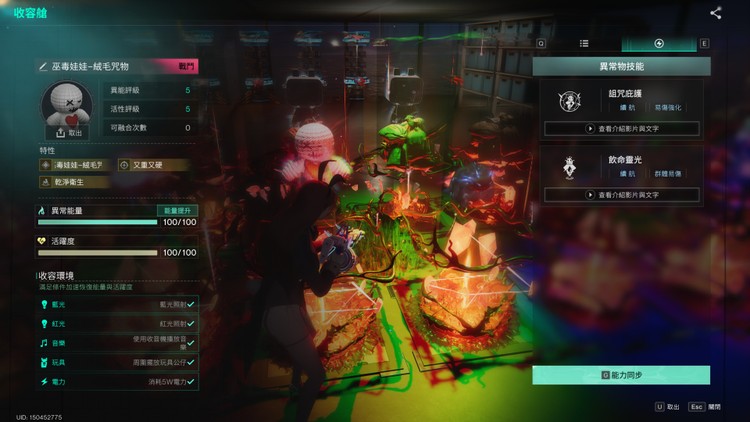Take out the voodoo doll with 取出
The width and height of the screenshot is (750, 422).
pyautogui.click(x=70, y=132)
